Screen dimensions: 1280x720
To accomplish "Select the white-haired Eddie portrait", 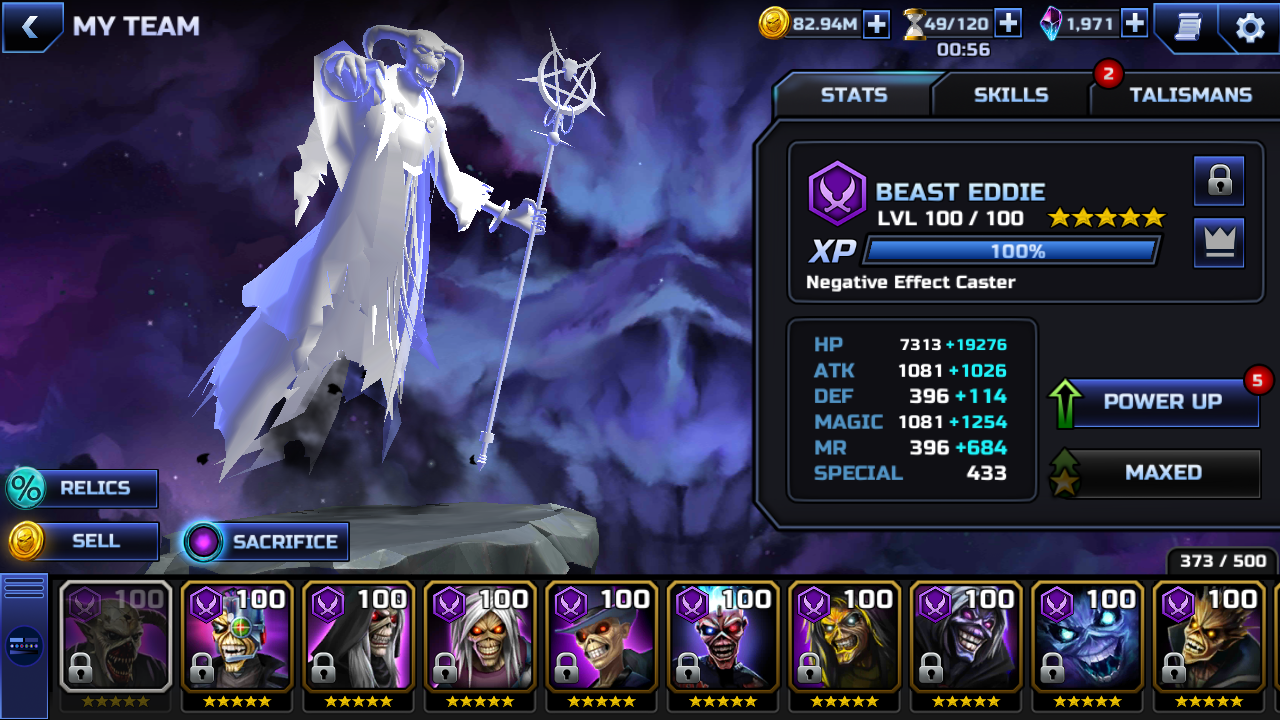I will [480, 637].
